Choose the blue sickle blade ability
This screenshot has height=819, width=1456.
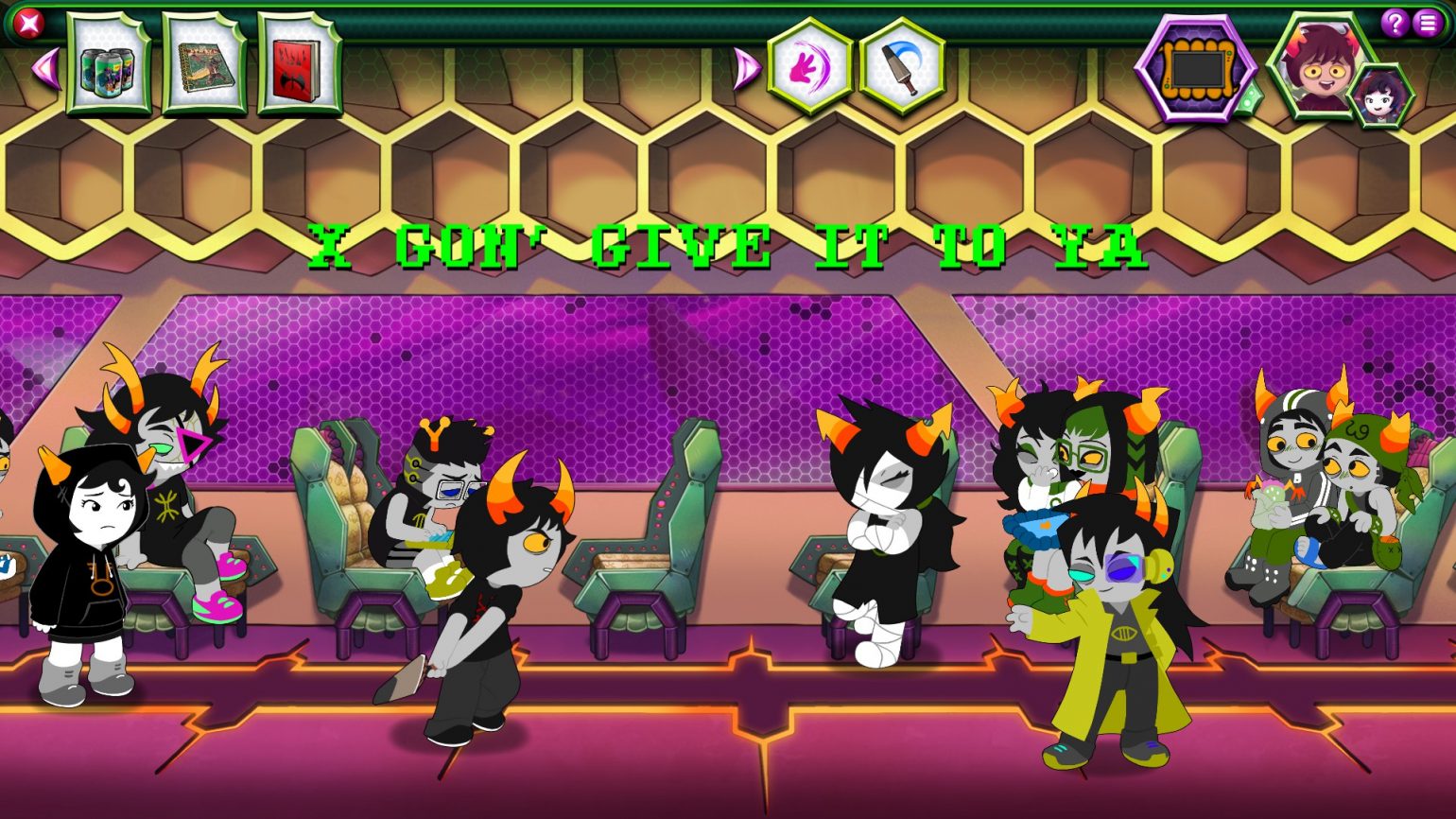point(902,68)
